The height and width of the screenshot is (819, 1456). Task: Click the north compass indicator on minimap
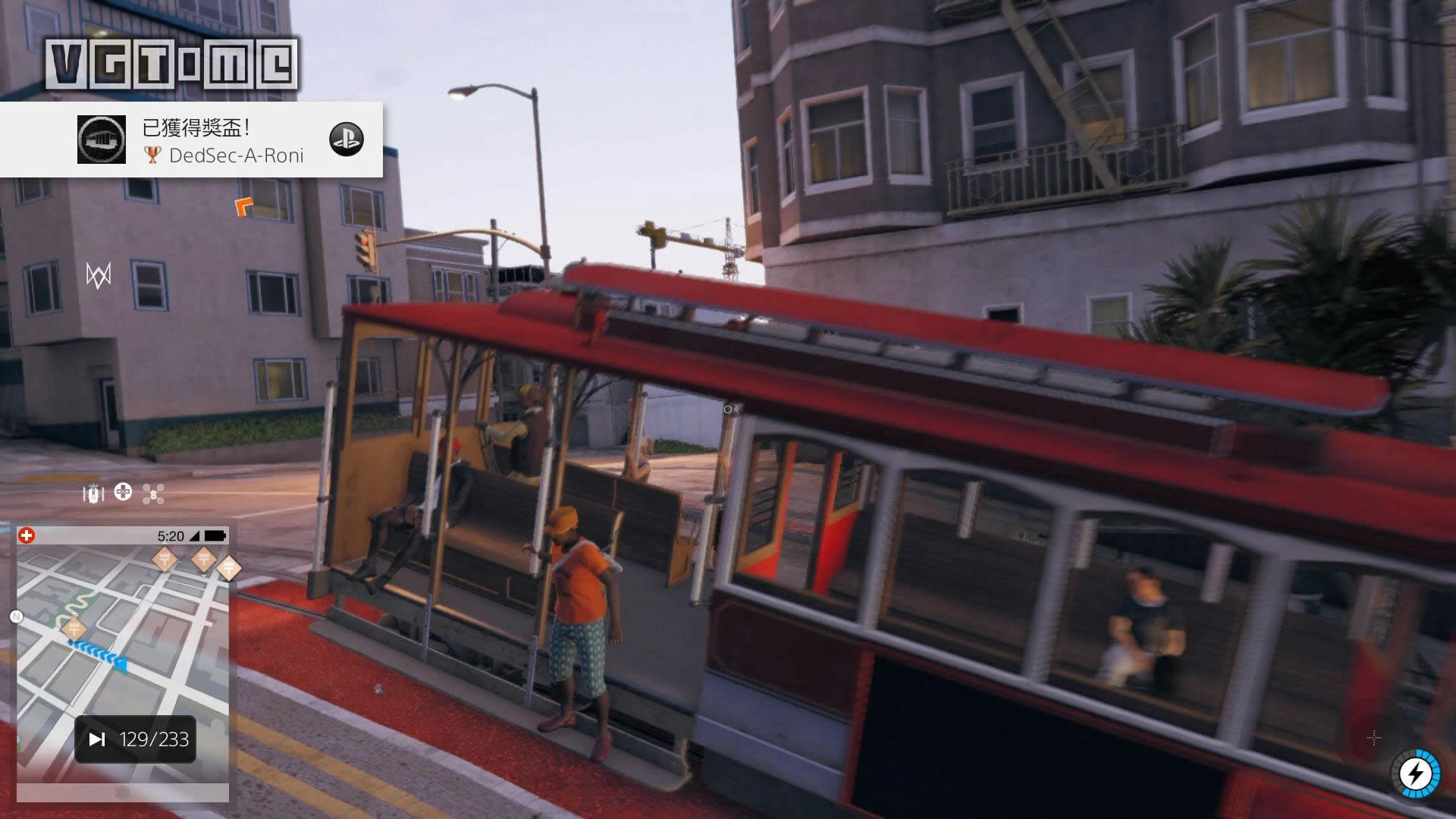point(16,617)
